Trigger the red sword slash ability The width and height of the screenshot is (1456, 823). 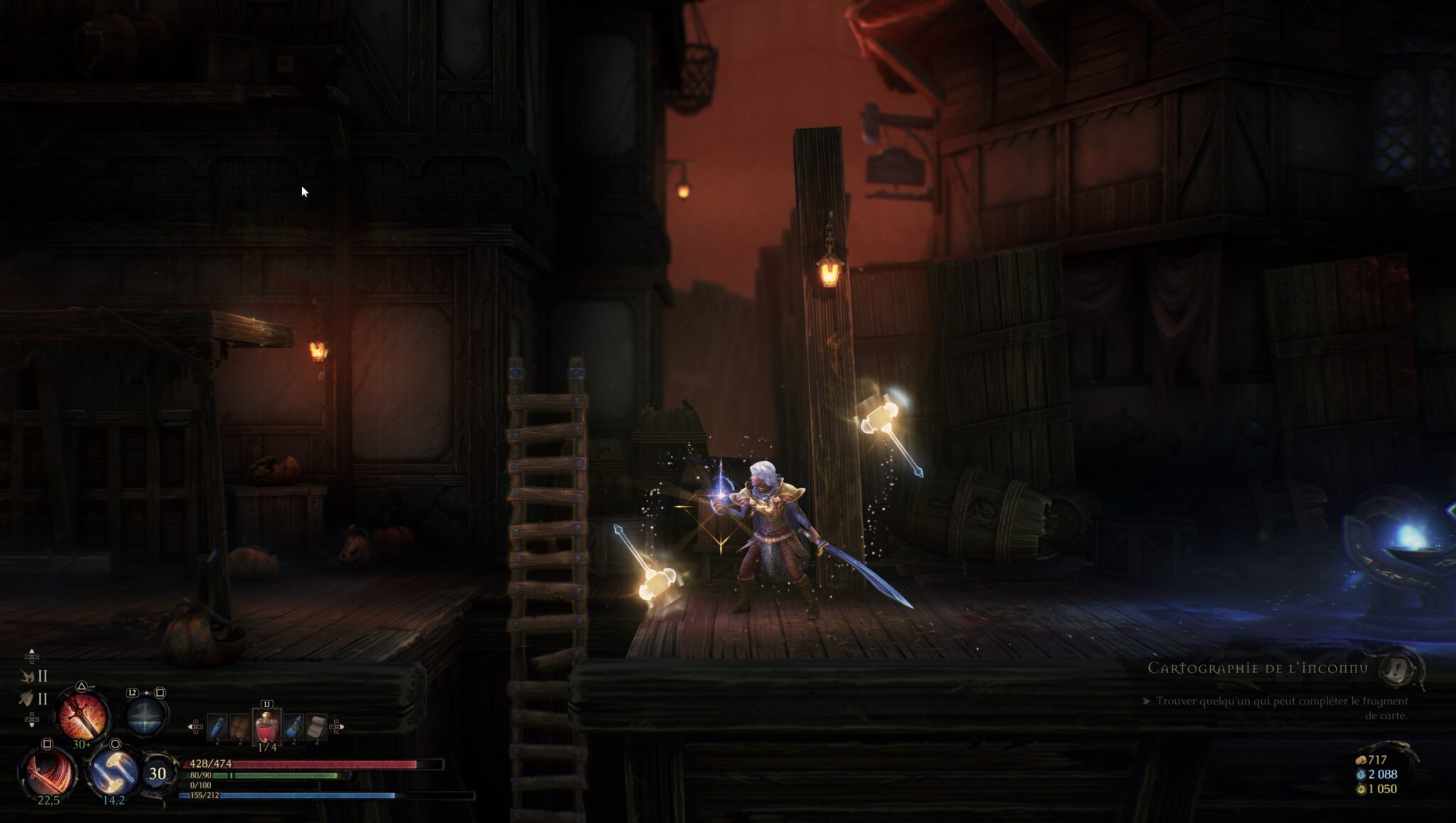click(48, 773)
